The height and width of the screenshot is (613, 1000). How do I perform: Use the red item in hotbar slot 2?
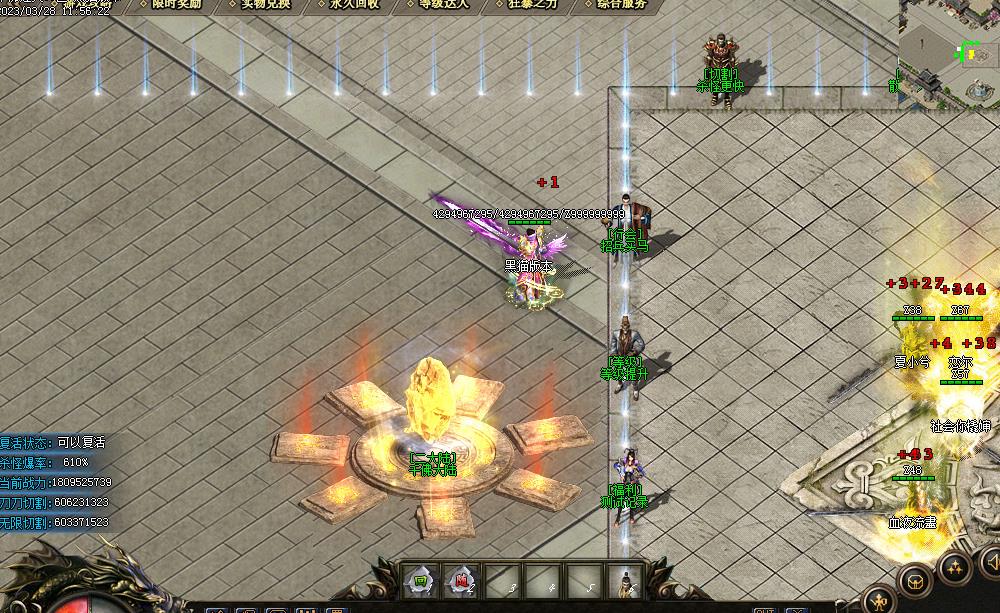(461, 580)
